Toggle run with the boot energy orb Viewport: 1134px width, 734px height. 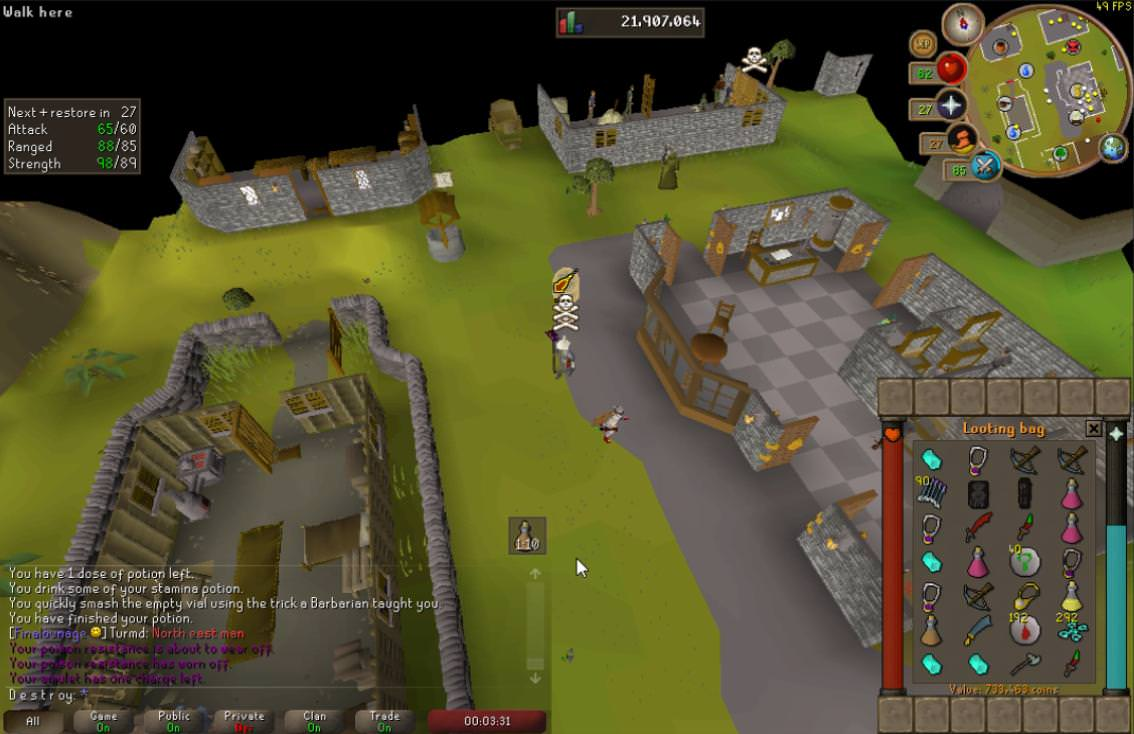click(962, 139)
